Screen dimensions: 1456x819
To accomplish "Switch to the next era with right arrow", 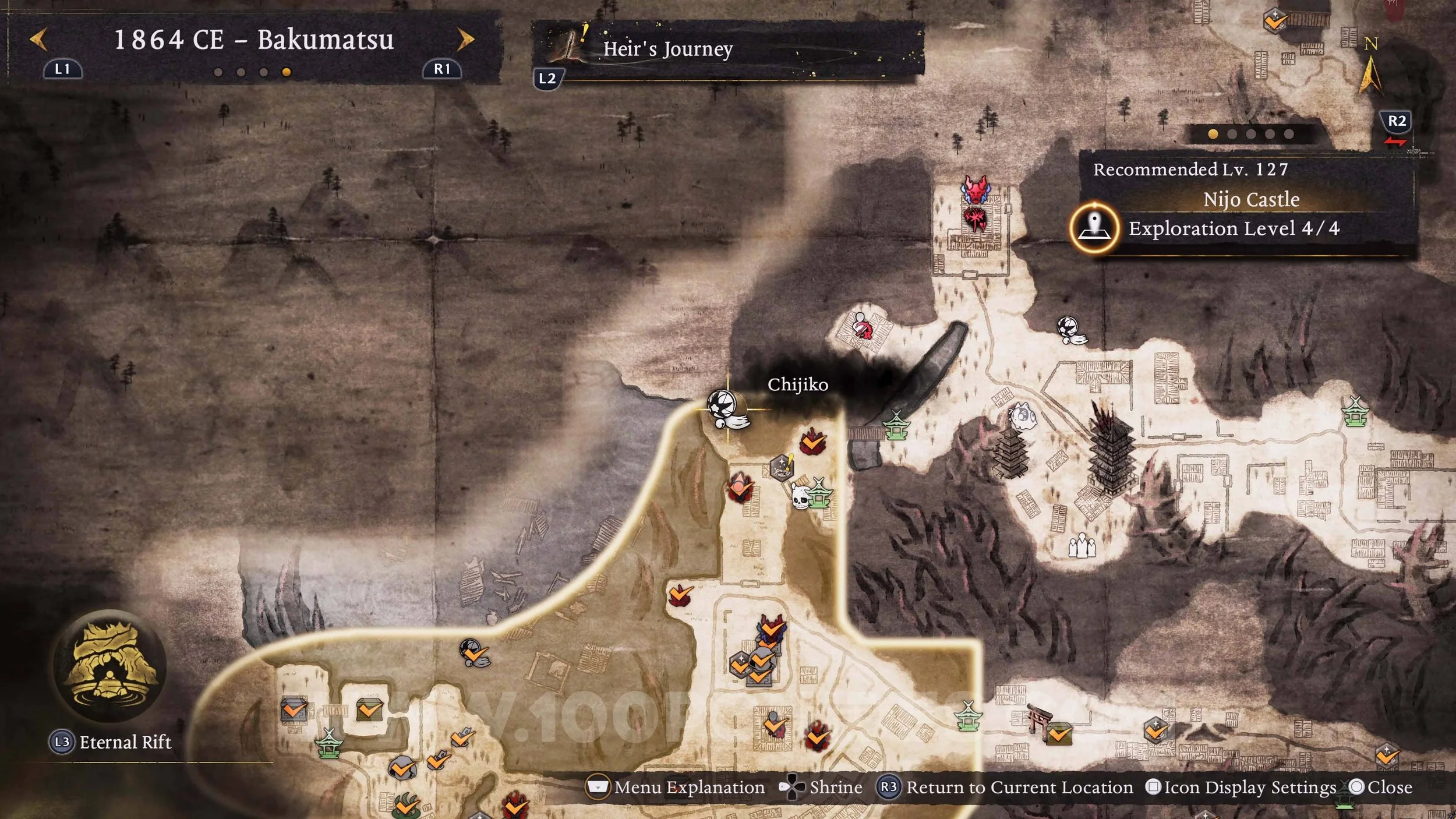I will point(465,40).
